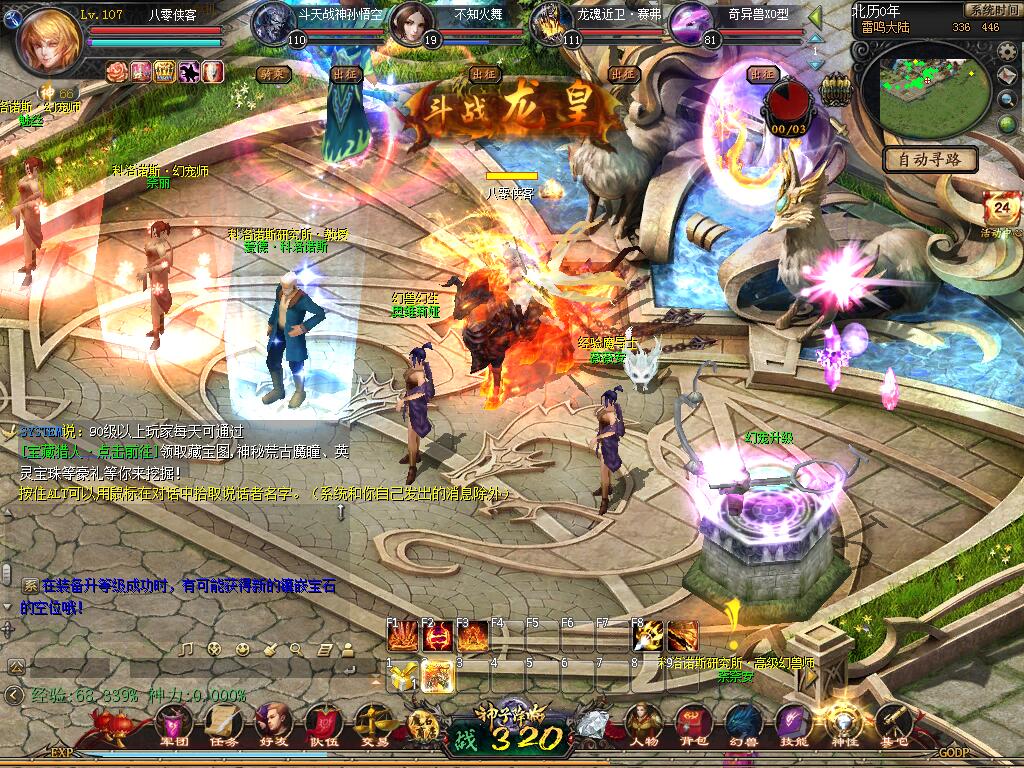Click the 自动寻路 auto-pathfinding button
Viewport: 1024px width, 768px height.
pos(930,159)
